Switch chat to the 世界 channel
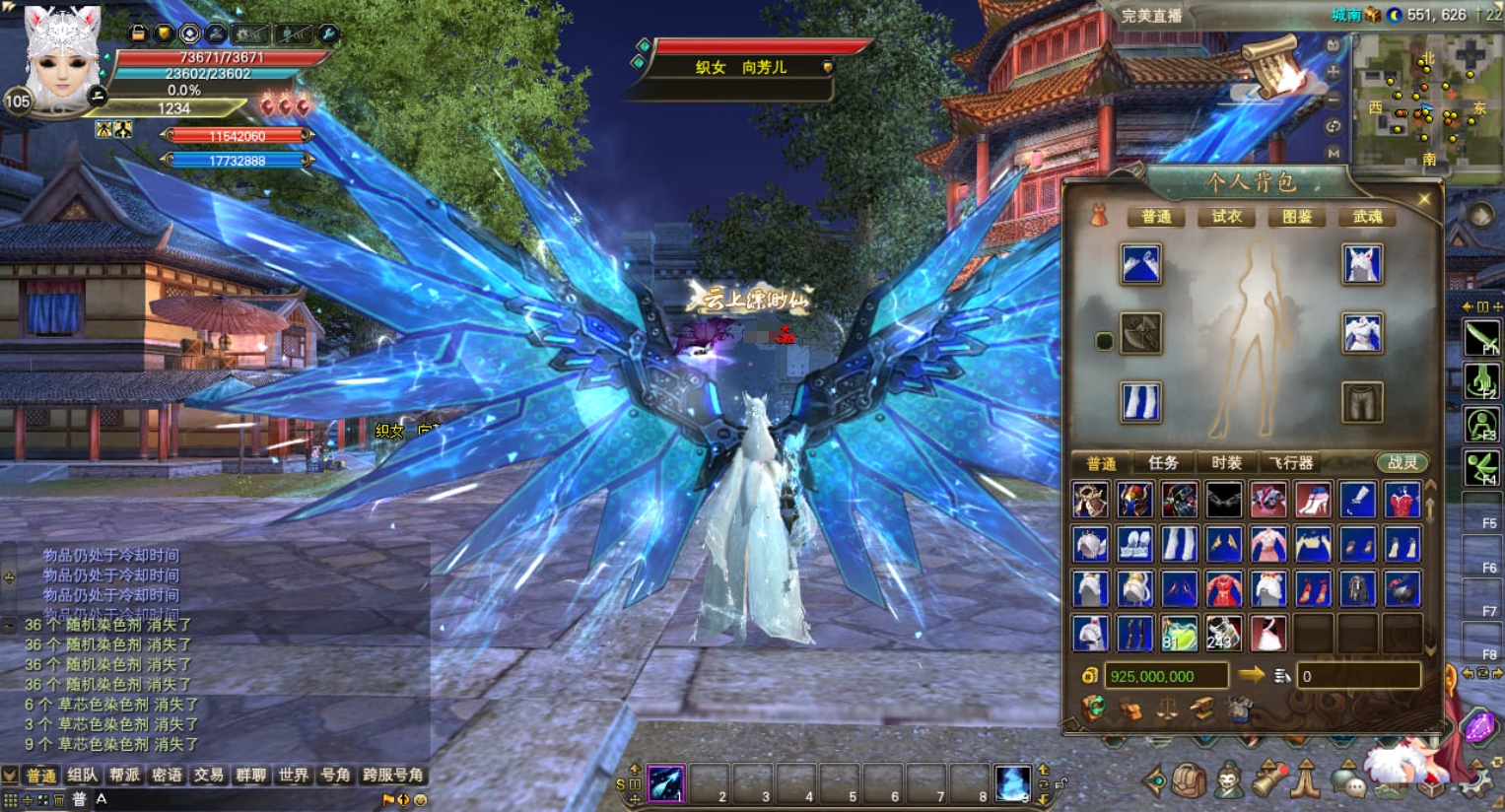 [x=293, y=776]
